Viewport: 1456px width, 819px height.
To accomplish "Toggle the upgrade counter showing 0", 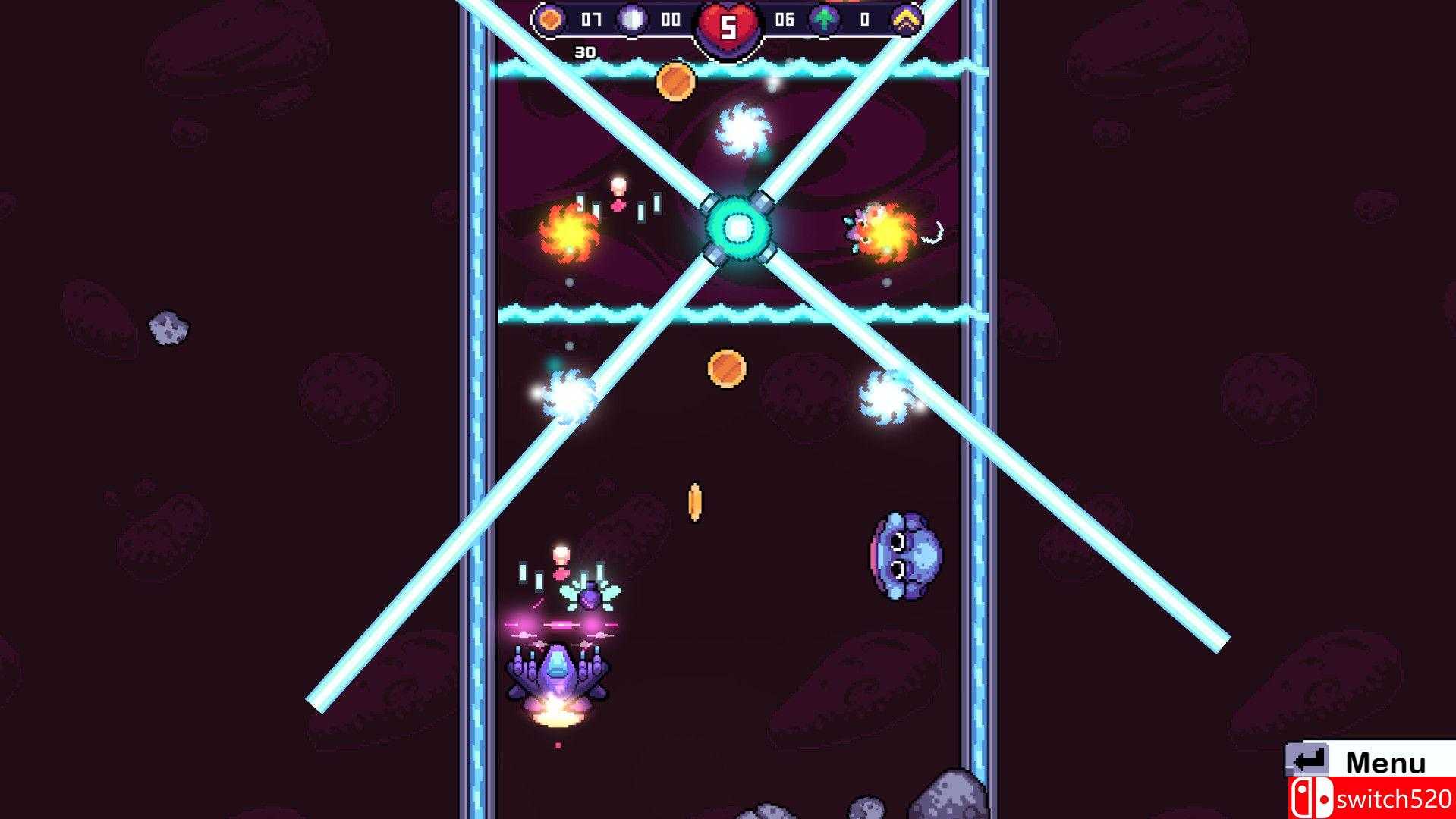I will [x=865, y=19].
